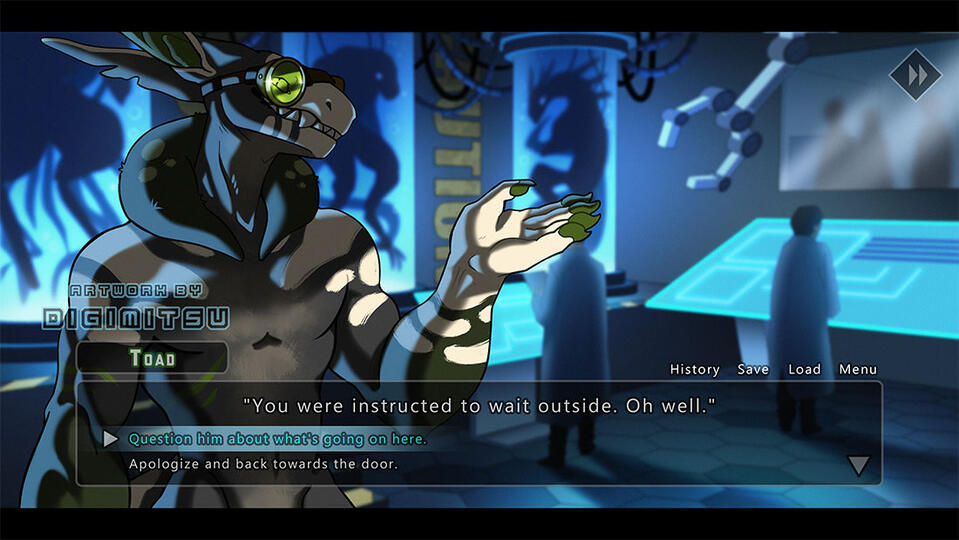Open the History log

(694, 369)
